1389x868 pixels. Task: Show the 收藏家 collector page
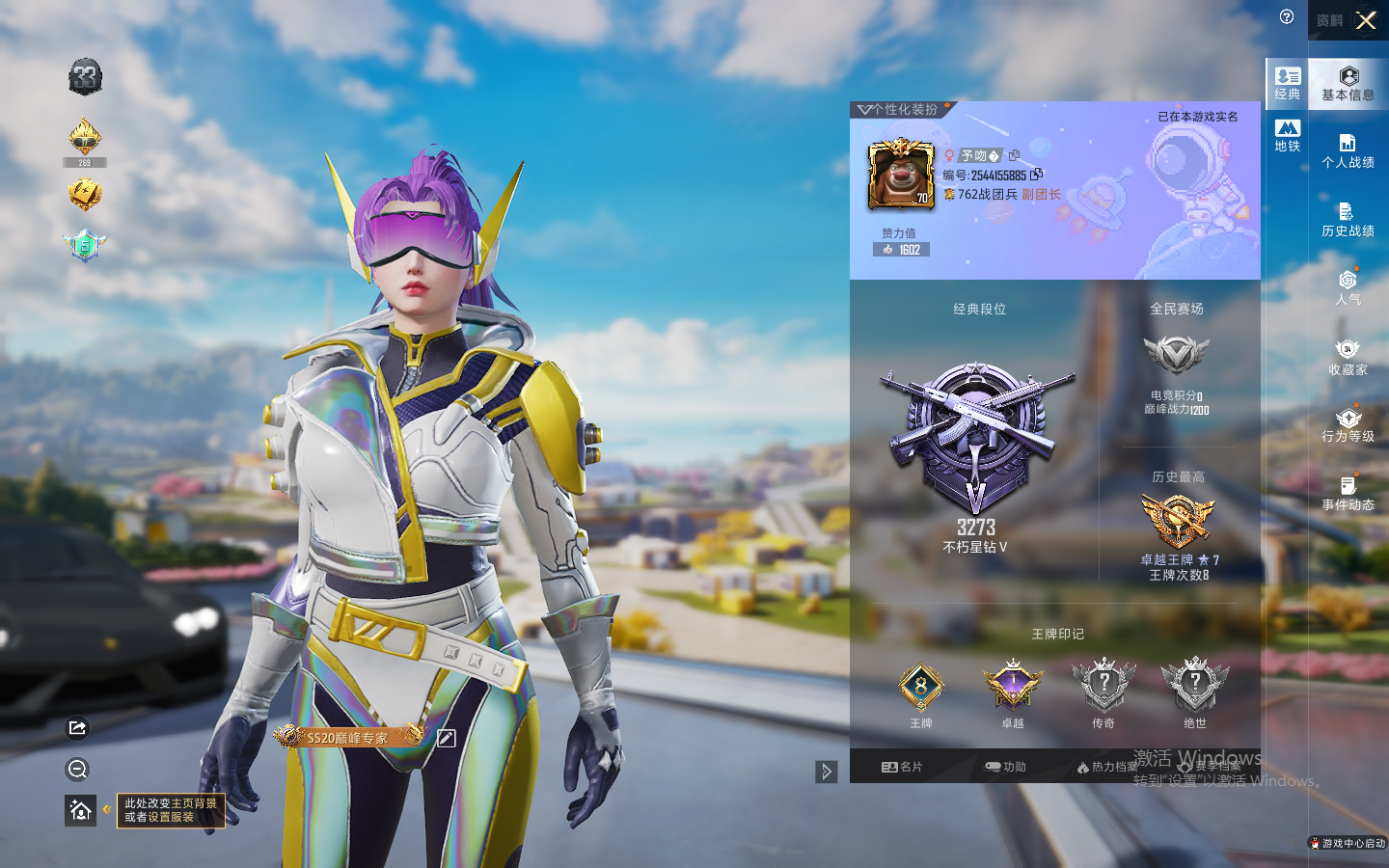1348,357
